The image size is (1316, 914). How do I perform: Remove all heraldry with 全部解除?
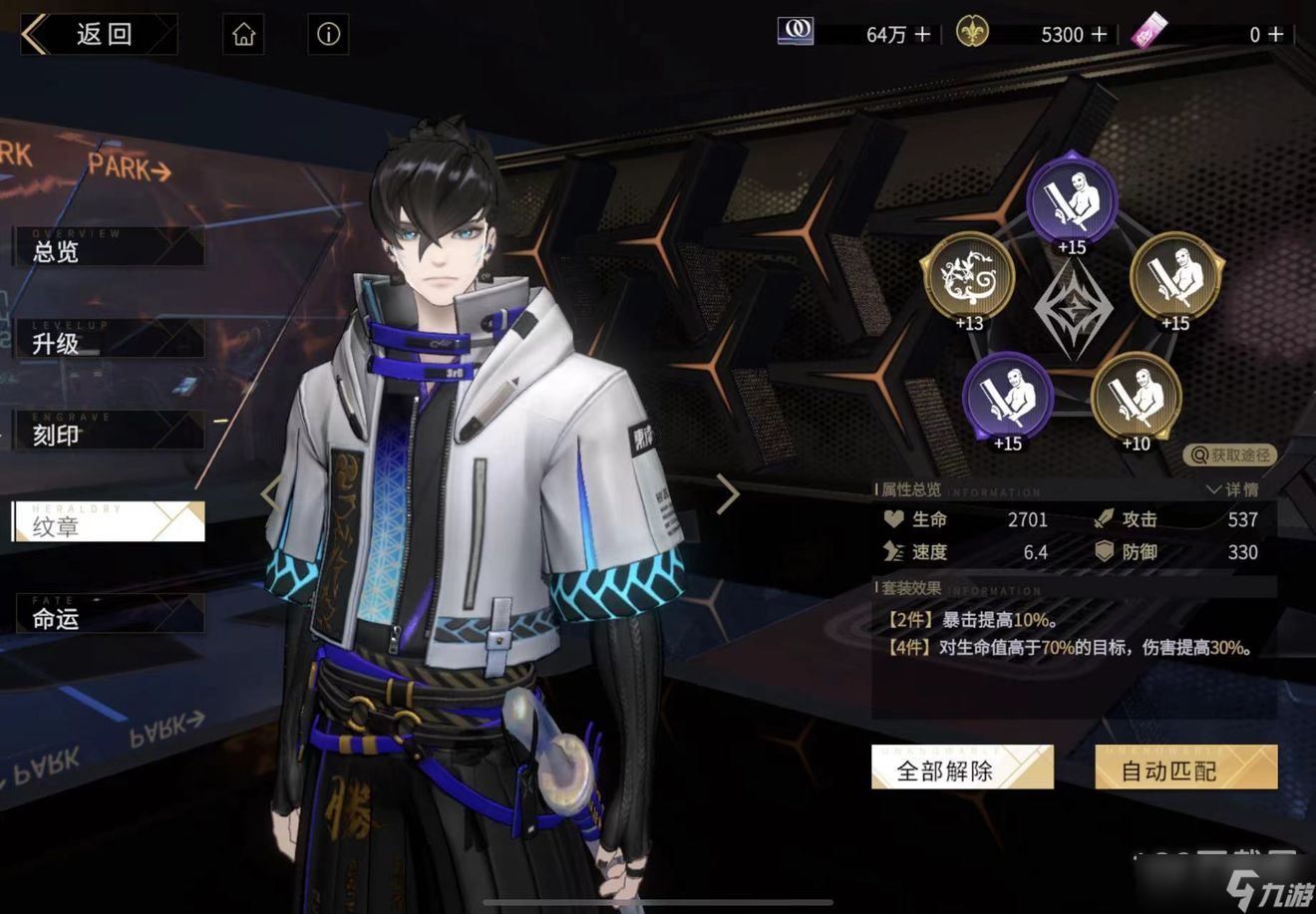click(x=961, y=769)
